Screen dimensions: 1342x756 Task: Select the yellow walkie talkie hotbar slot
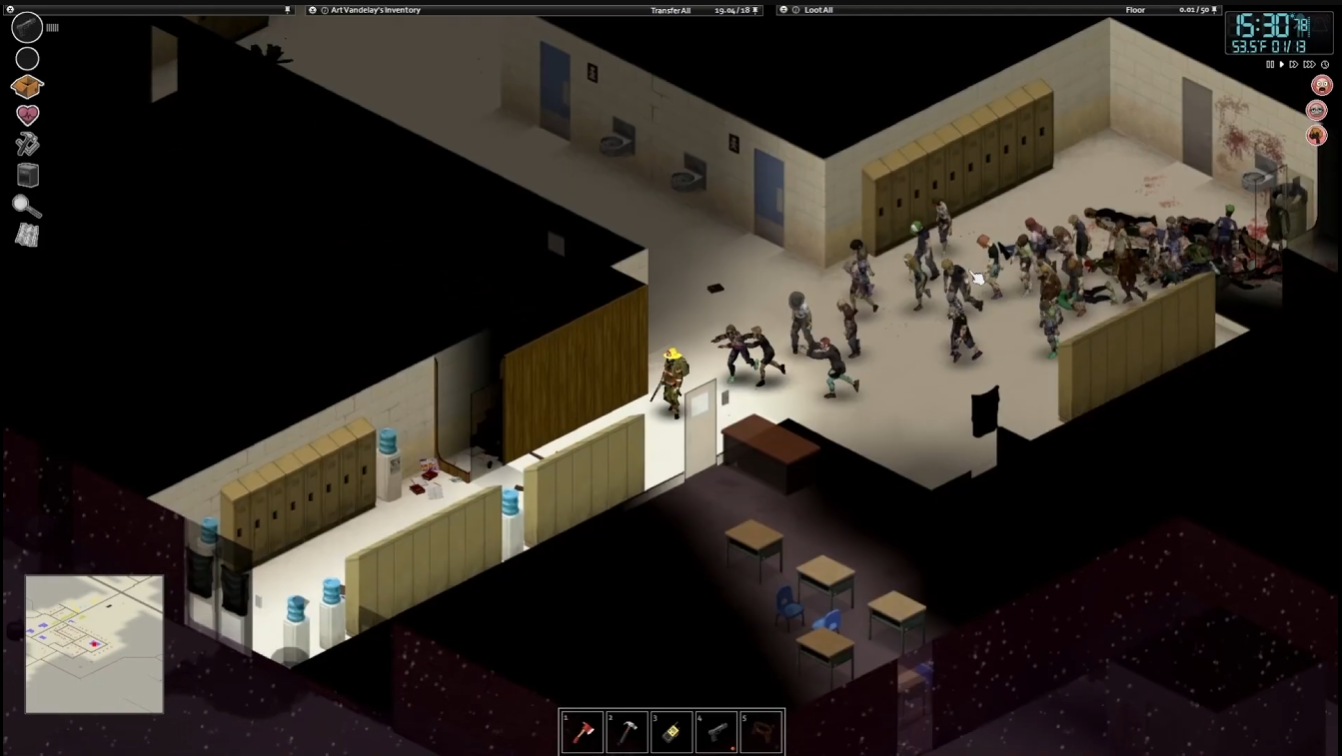click(672, 733)
